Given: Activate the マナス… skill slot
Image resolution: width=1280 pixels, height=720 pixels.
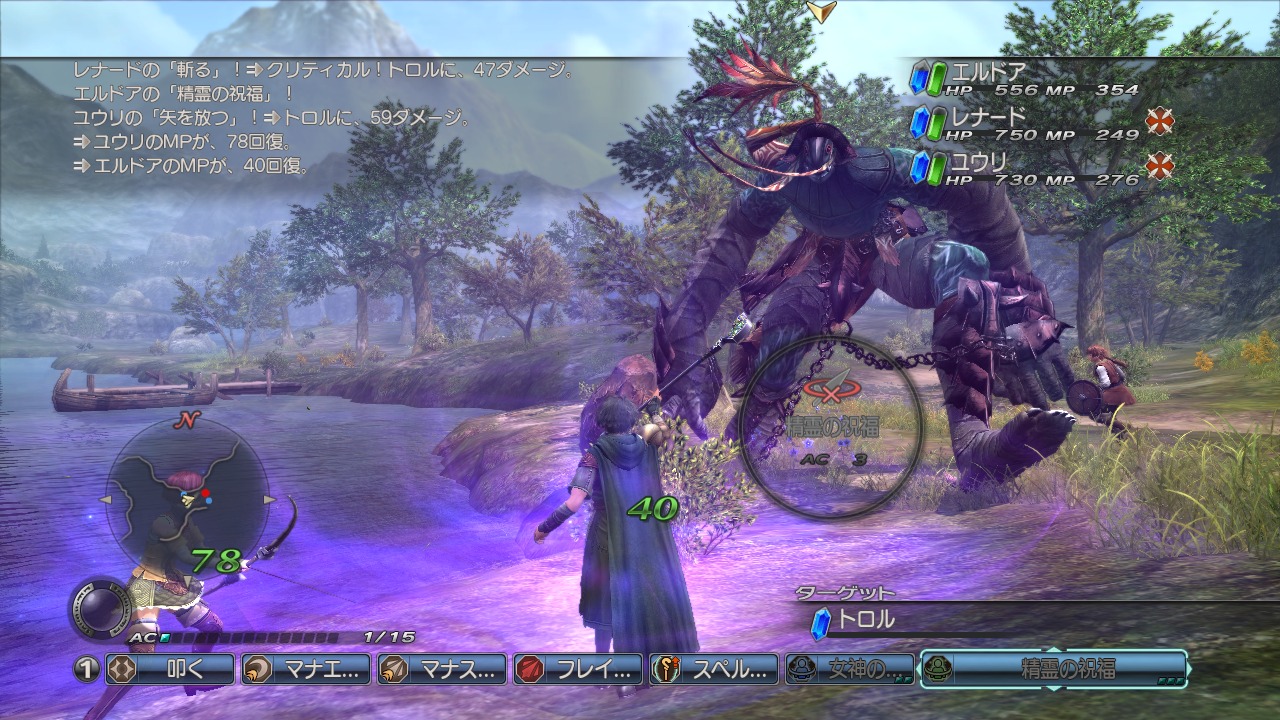Looking at the screenshot, I should point(442,669).
